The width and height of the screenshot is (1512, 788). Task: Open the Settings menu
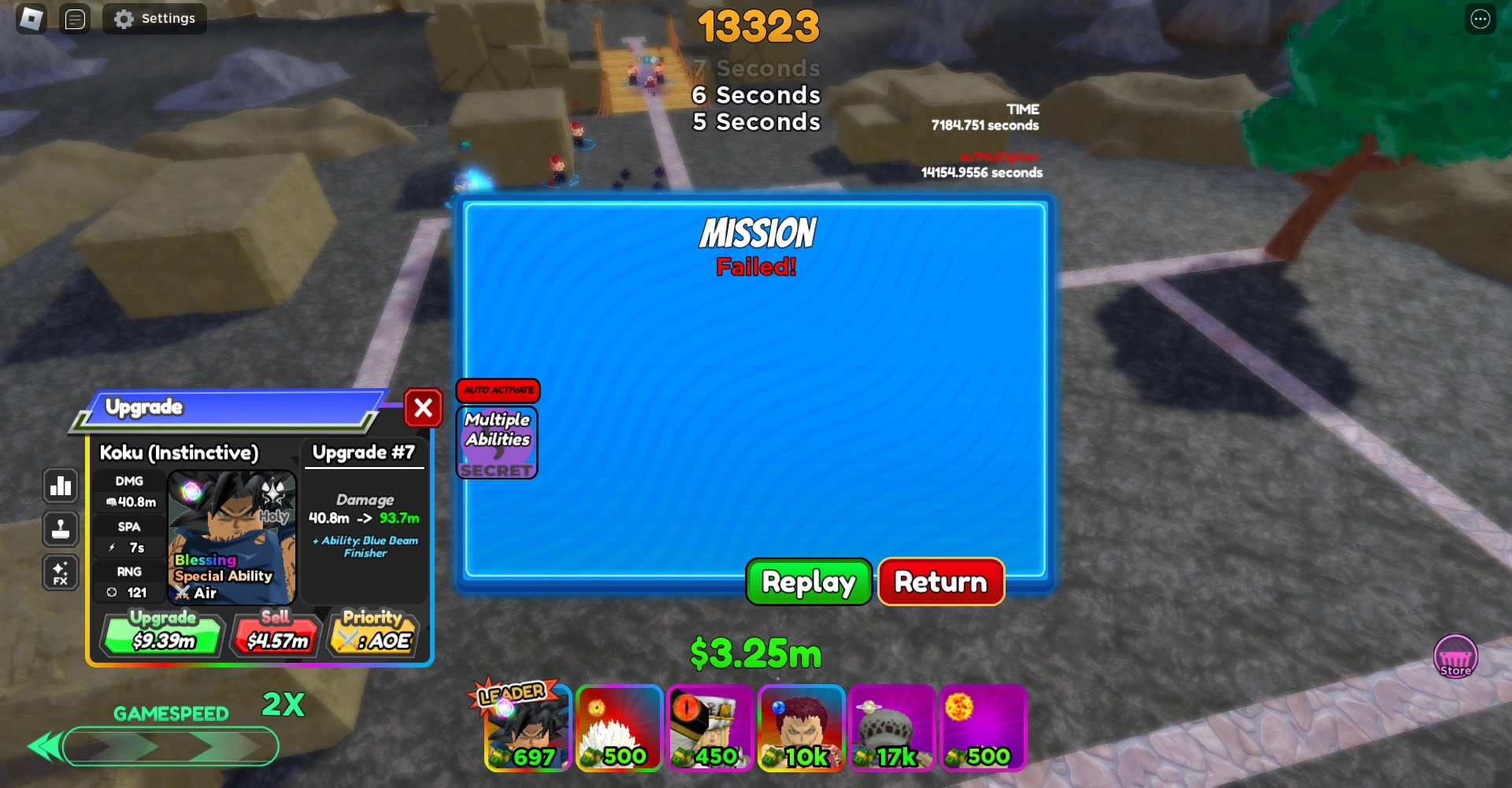(x=154, y=18)
